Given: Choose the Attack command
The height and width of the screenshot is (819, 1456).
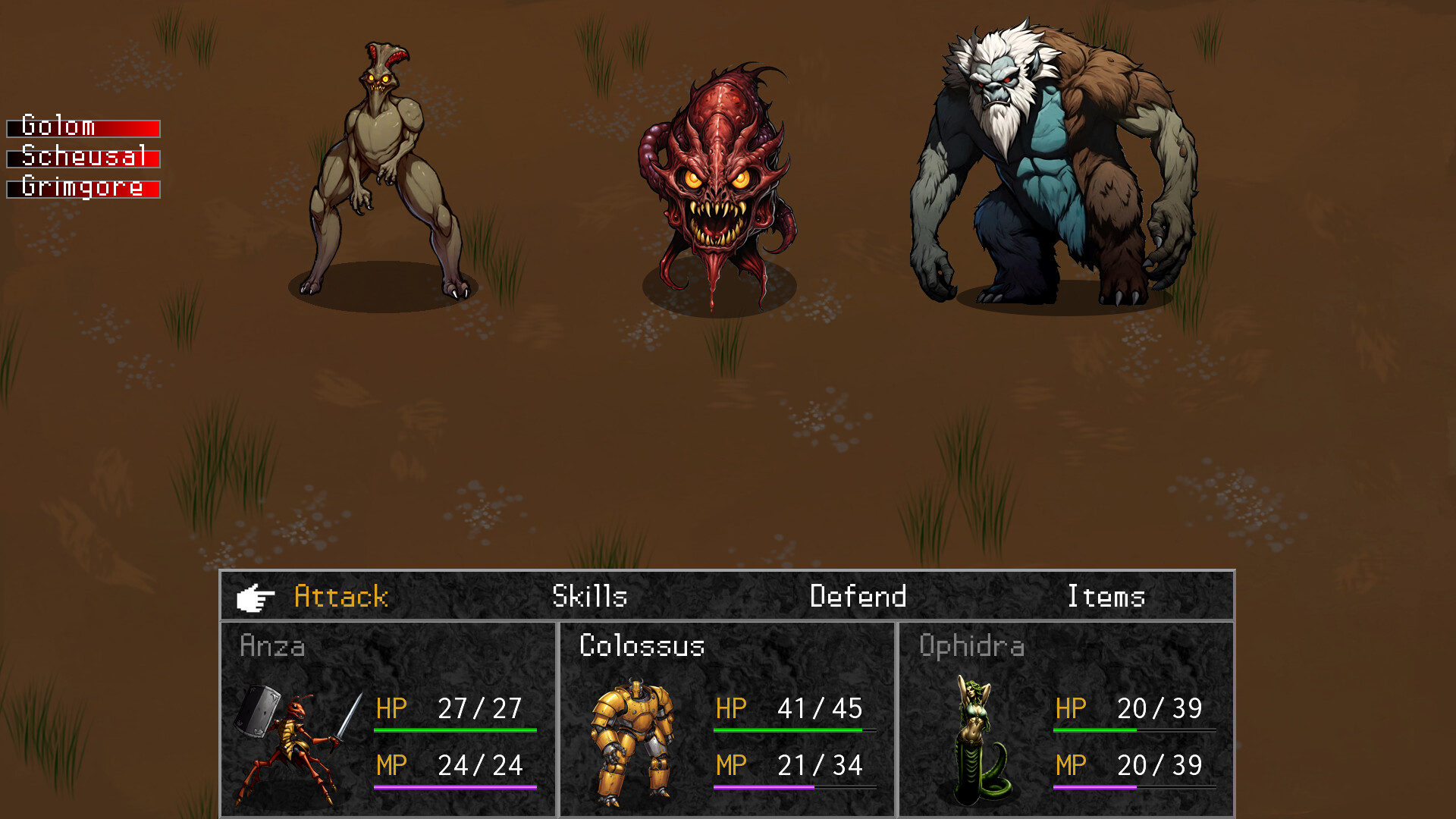Looking at the screenshot, I should pyautogui.click(x=341, y=597).
